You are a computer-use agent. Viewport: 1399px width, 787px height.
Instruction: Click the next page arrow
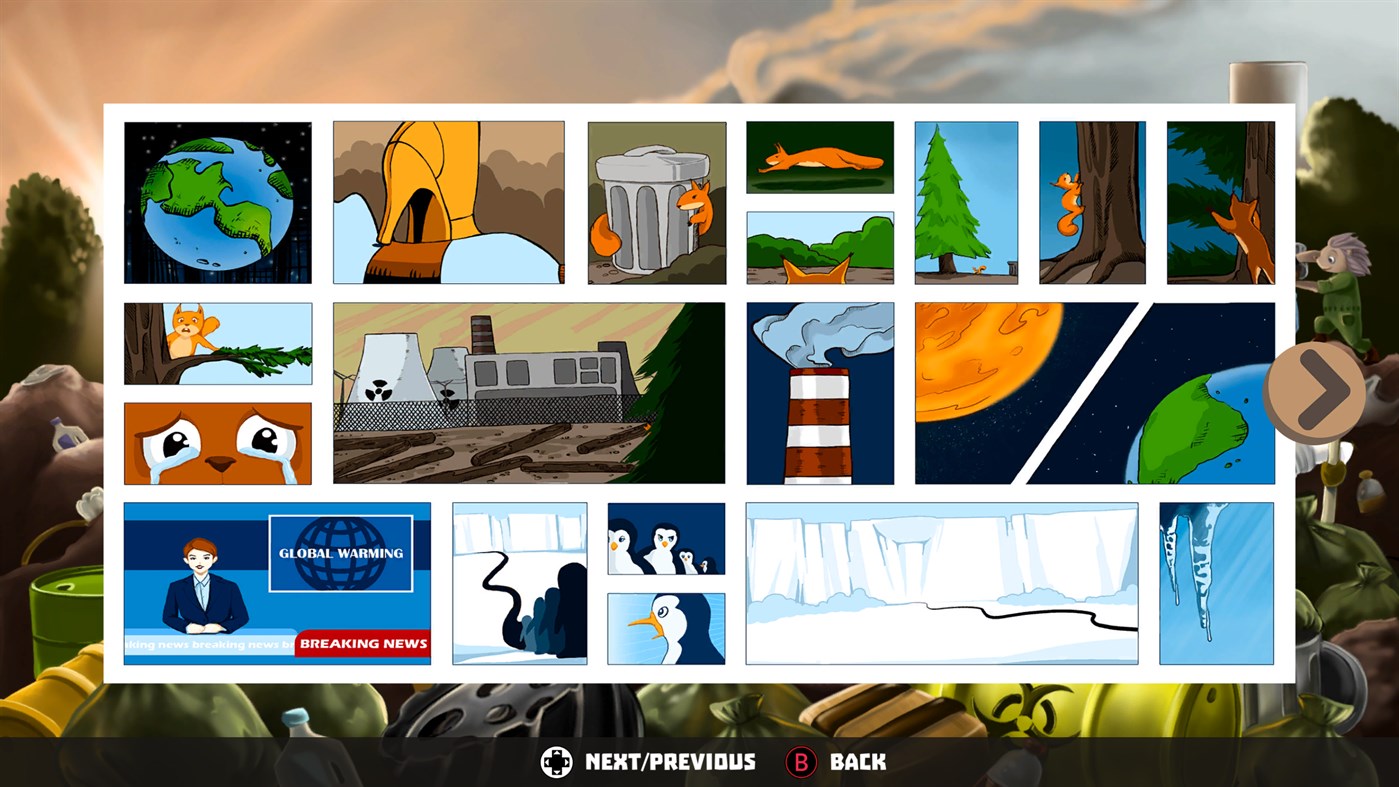(x=1315, y=391)
